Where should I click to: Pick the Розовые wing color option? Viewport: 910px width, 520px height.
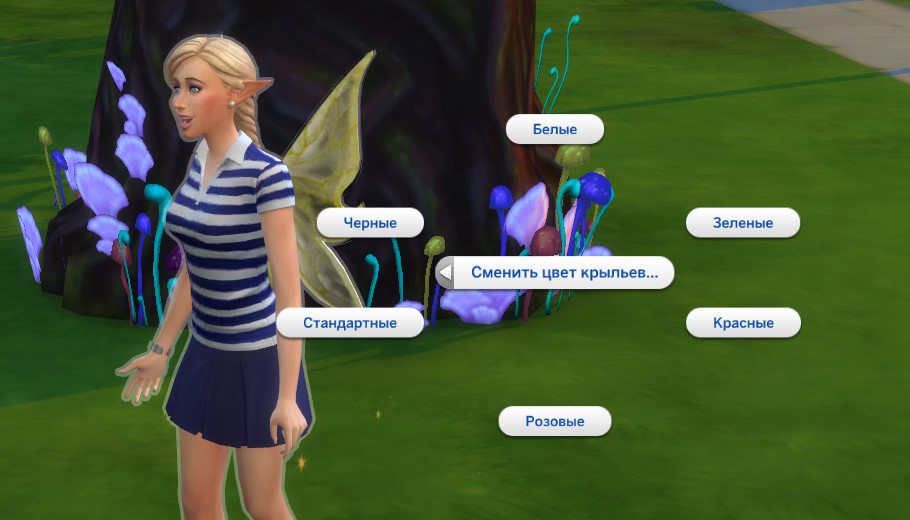pos(555,421)
